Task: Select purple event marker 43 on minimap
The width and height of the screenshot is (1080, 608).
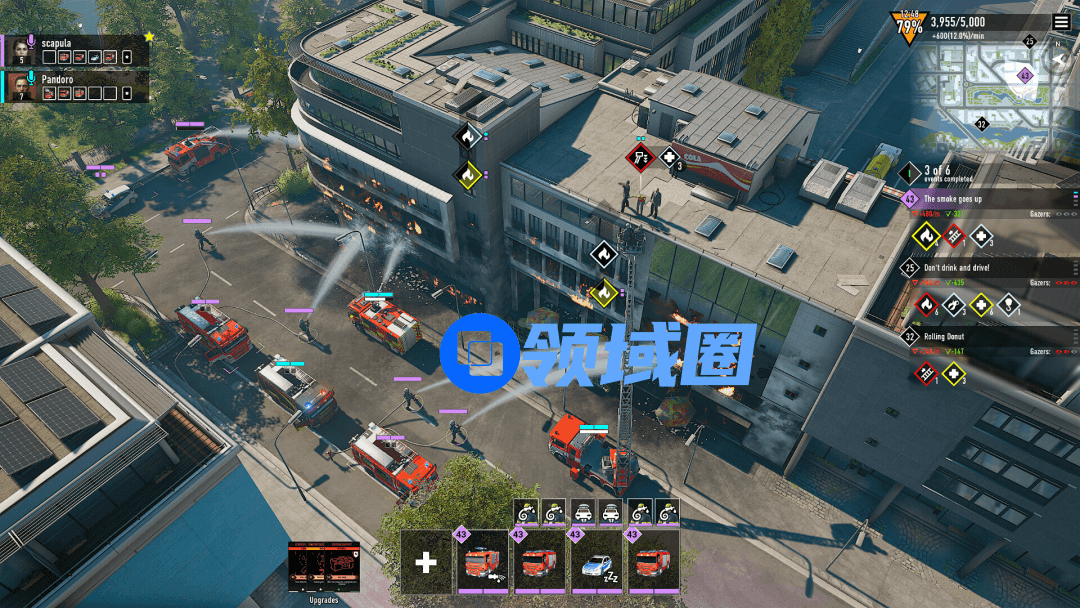Action: 1024,75
